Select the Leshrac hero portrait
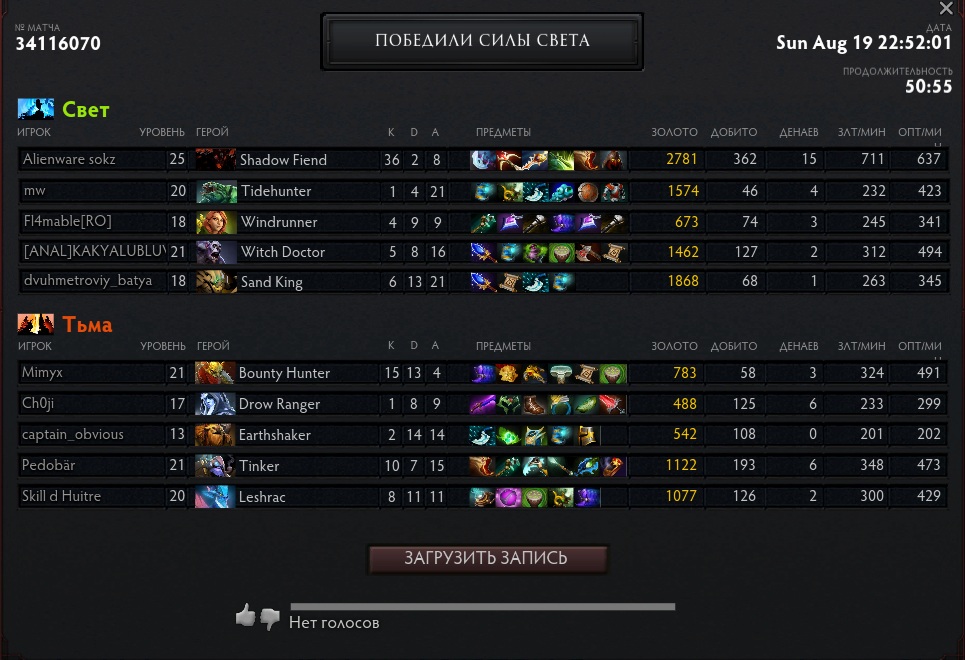965x660 pixels. [215, 497]
